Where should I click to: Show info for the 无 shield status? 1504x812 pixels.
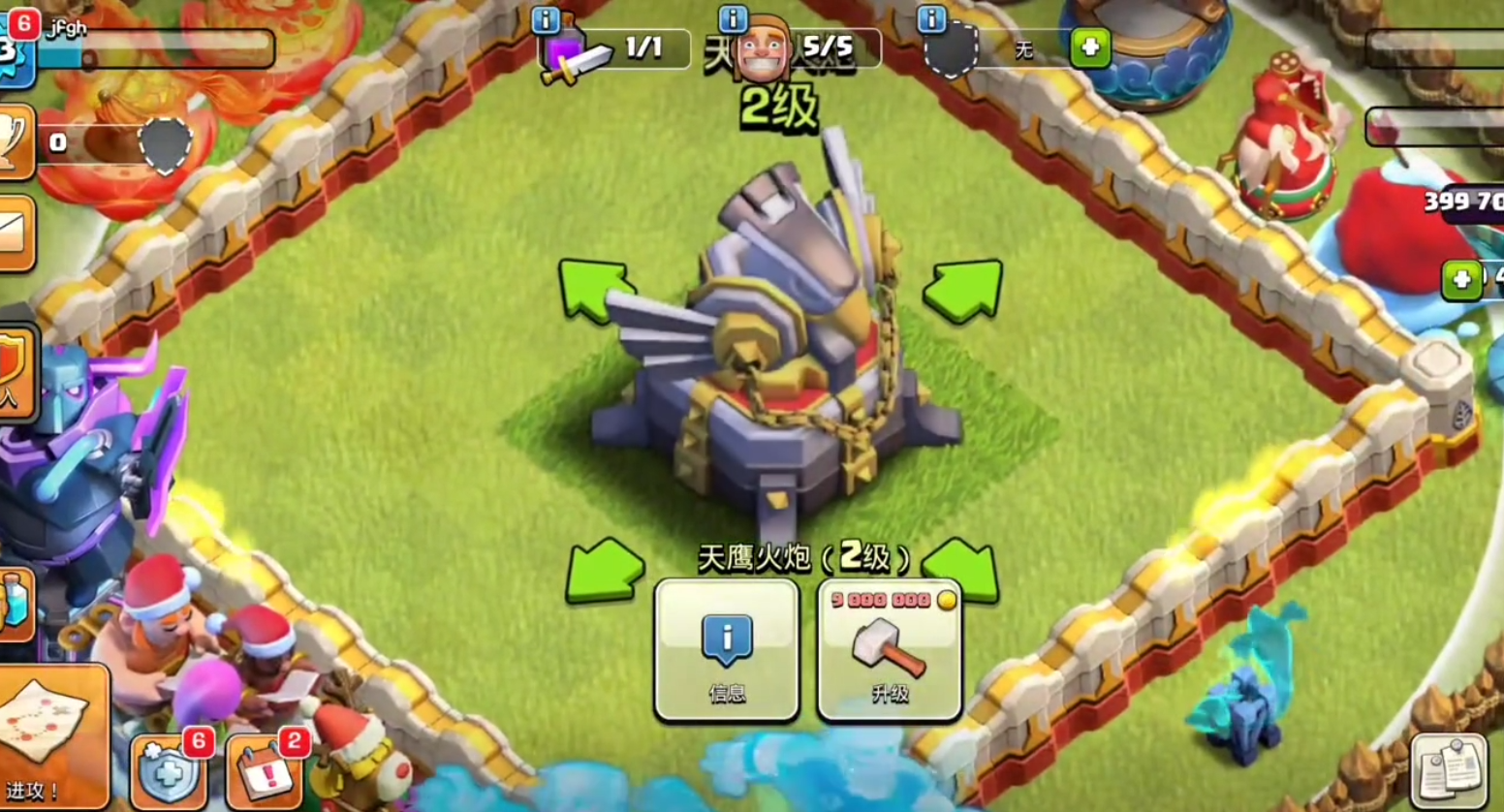pyautogui.click(x=931, y=18)
